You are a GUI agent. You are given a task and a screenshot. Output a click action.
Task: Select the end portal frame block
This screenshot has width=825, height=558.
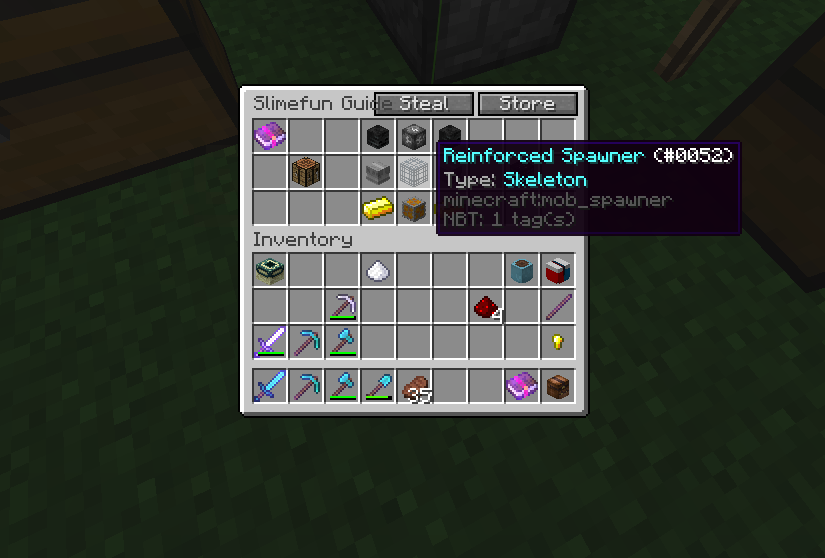click(x=270, y=269)
